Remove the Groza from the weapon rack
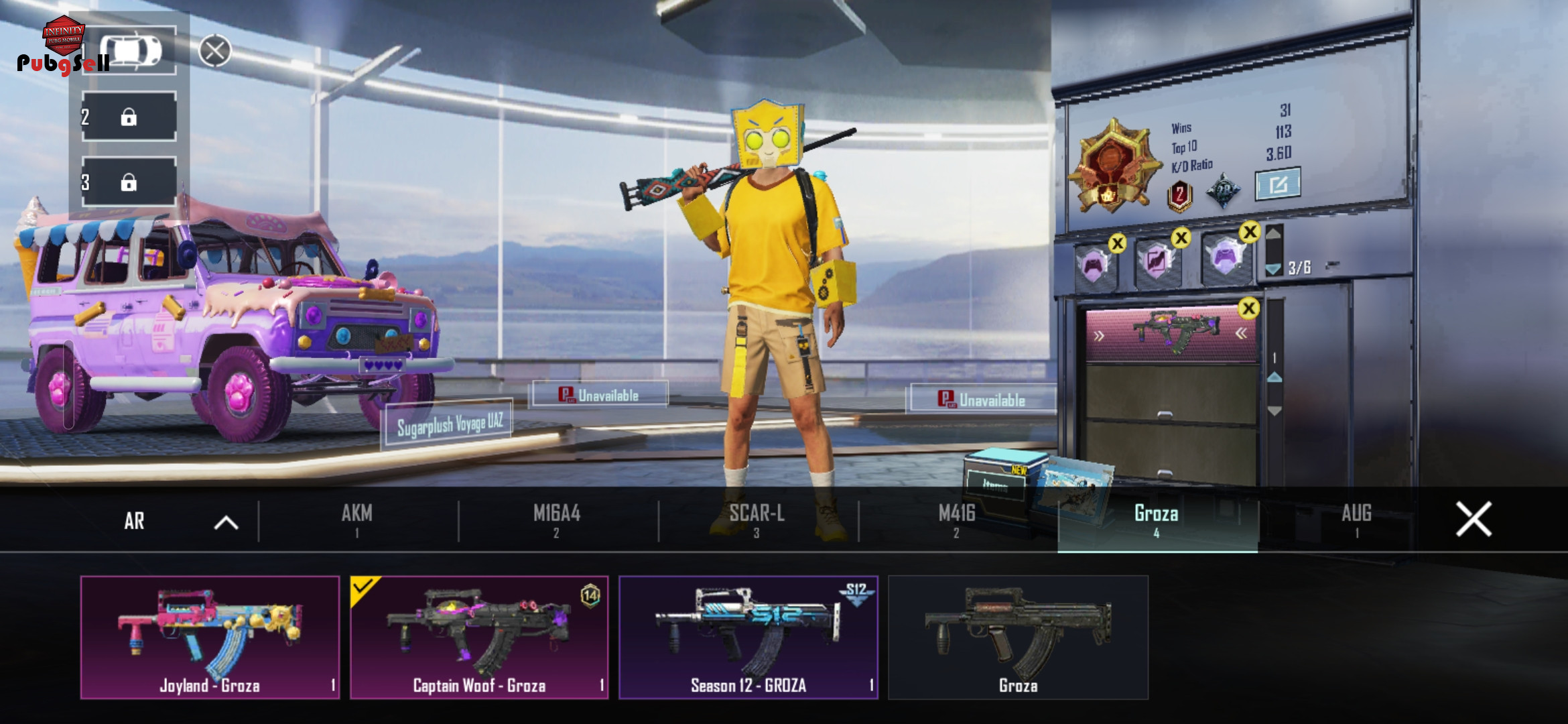 click(1248, 308)
